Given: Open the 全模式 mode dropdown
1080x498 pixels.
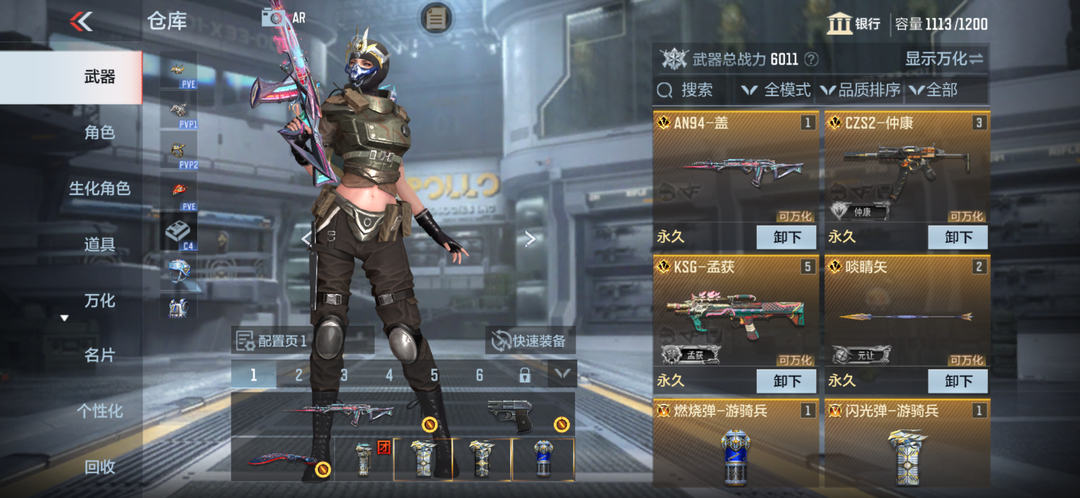Looking at the screenshot, I should tap(776, 90).
